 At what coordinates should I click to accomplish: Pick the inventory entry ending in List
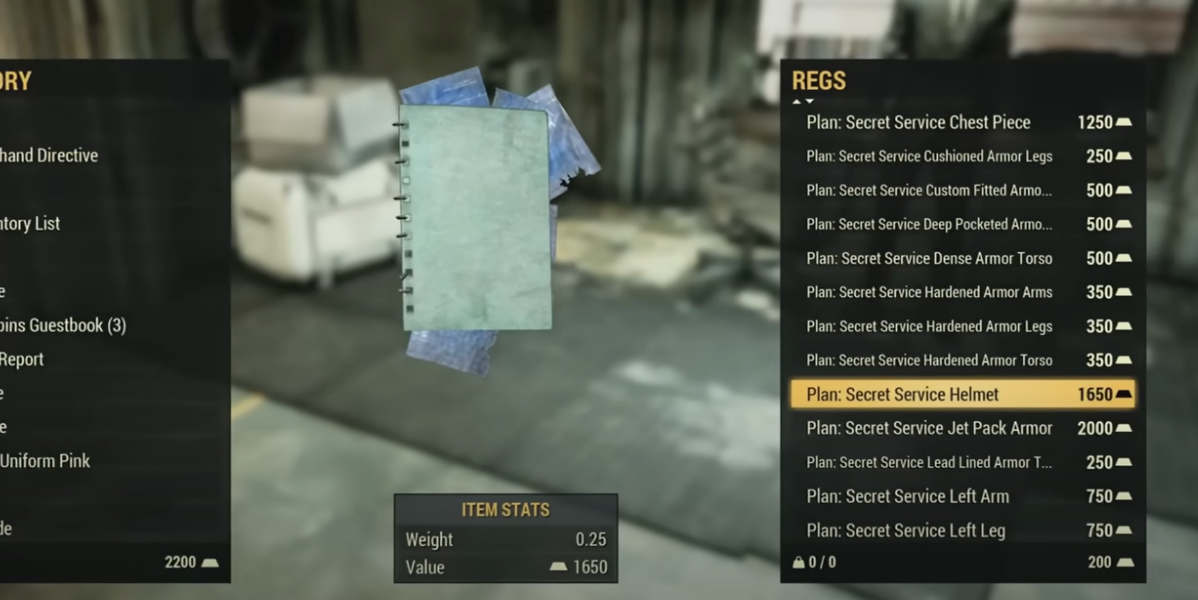point(30,224)
